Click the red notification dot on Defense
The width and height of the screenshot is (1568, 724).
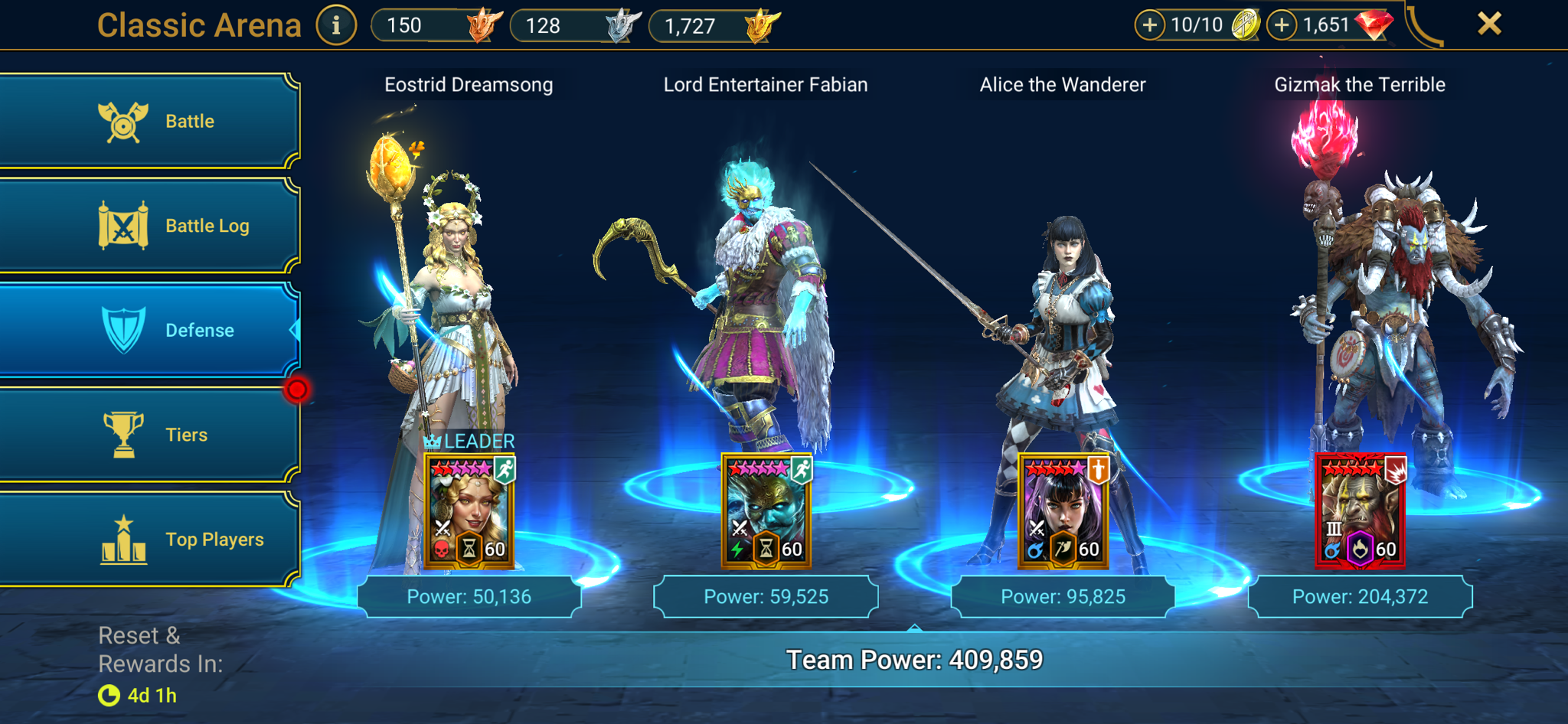297,388
